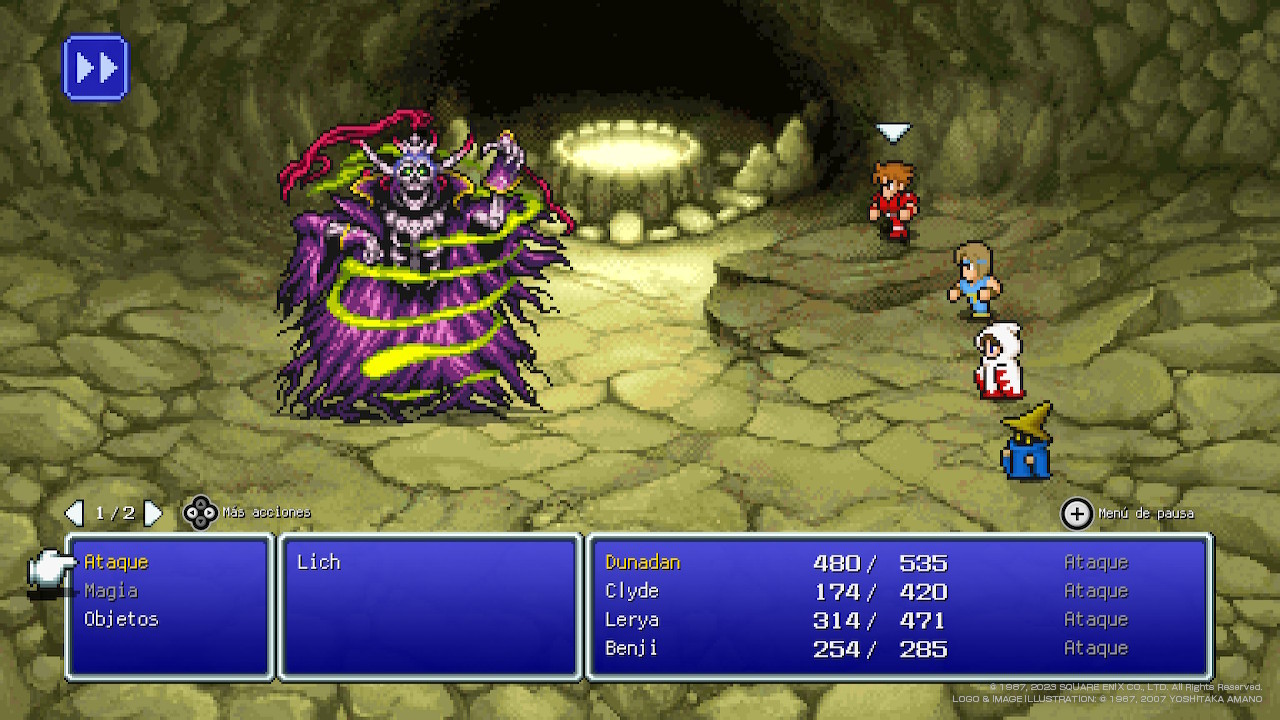Select Dunadan in the party list
The height and width of the screenshot is (720, 1280).
(642, 562)
